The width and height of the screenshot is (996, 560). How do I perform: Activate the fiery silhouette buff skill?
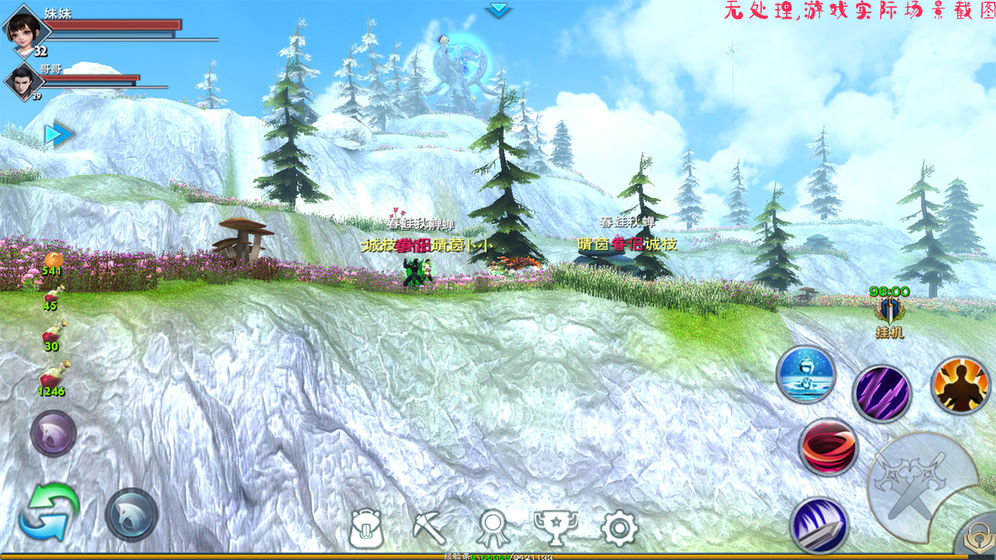[x=960, y=385]
